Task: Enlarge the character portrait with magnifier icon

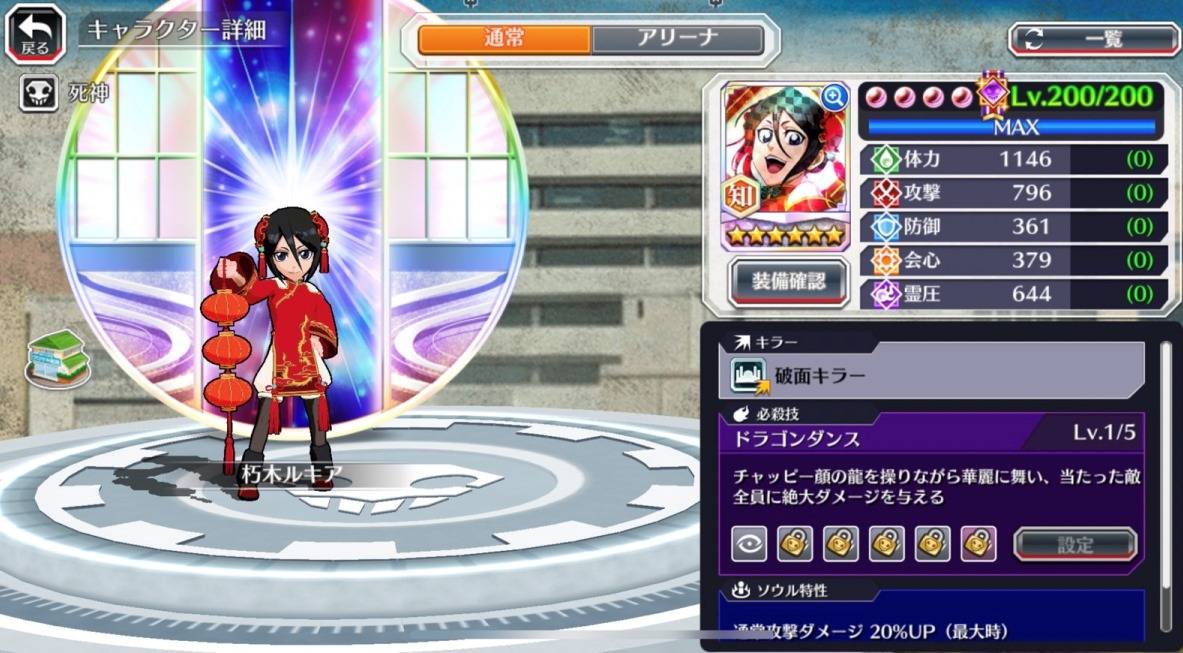Action: point(833,97)
